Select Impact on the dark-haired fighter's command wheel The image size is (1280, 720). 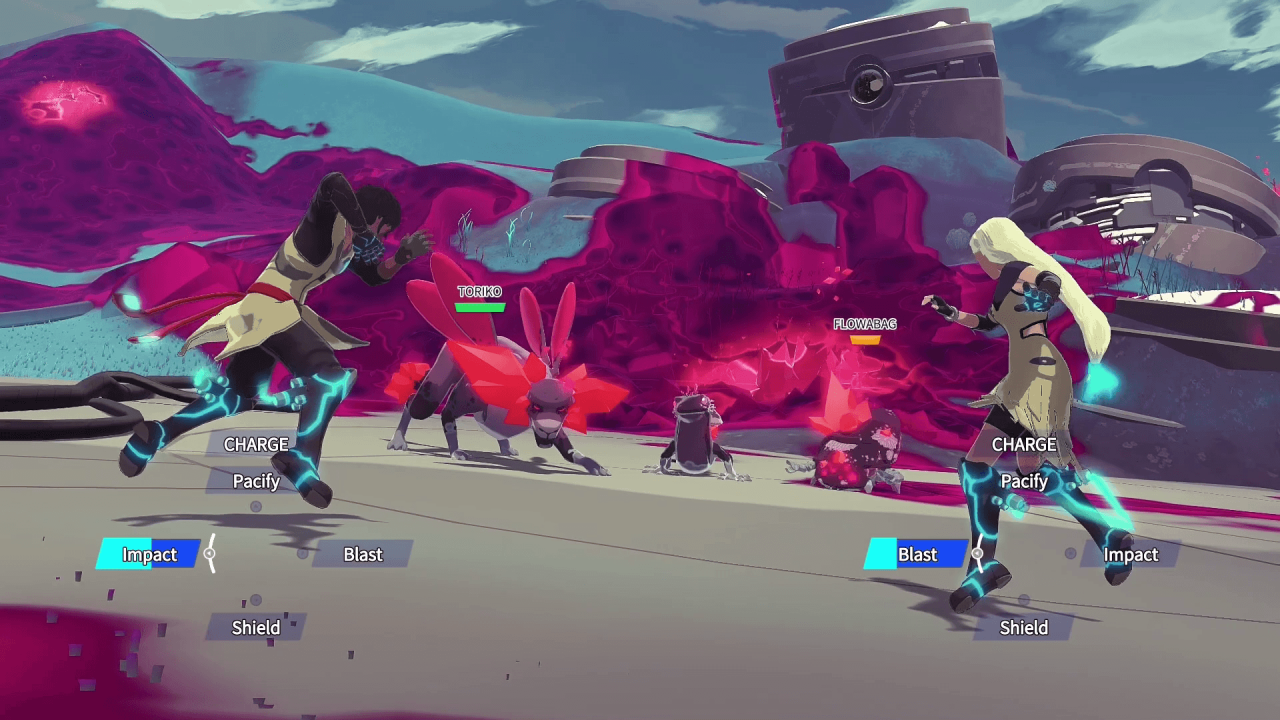pyautogui.click(x=150, y=554)
